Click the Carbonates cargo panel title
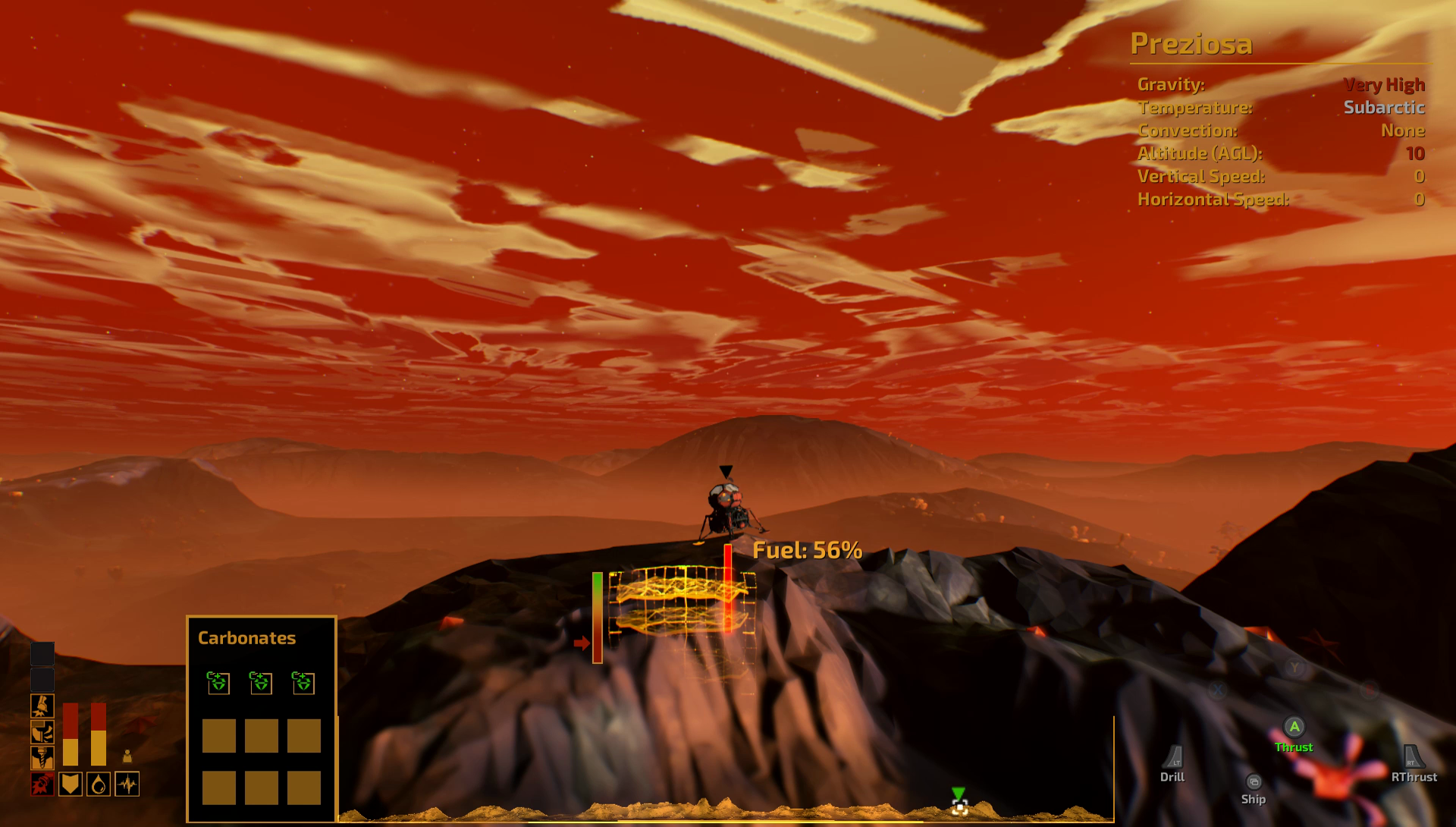Image resolution: width=1456 pixels, height=827 pixels. pyautogui.click(x=246, y=638)
